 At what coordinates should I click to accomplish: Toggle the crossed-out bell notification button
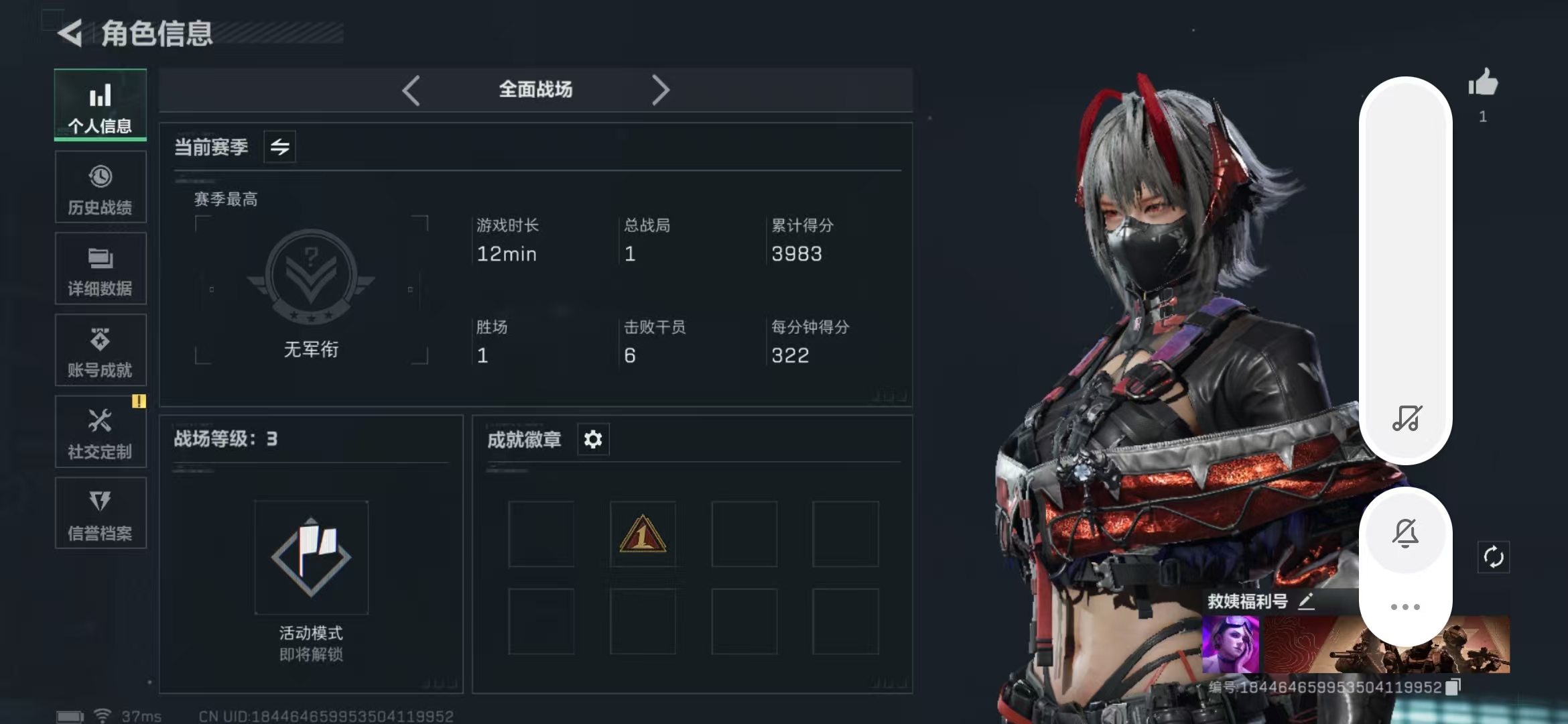click(1405, 534)
